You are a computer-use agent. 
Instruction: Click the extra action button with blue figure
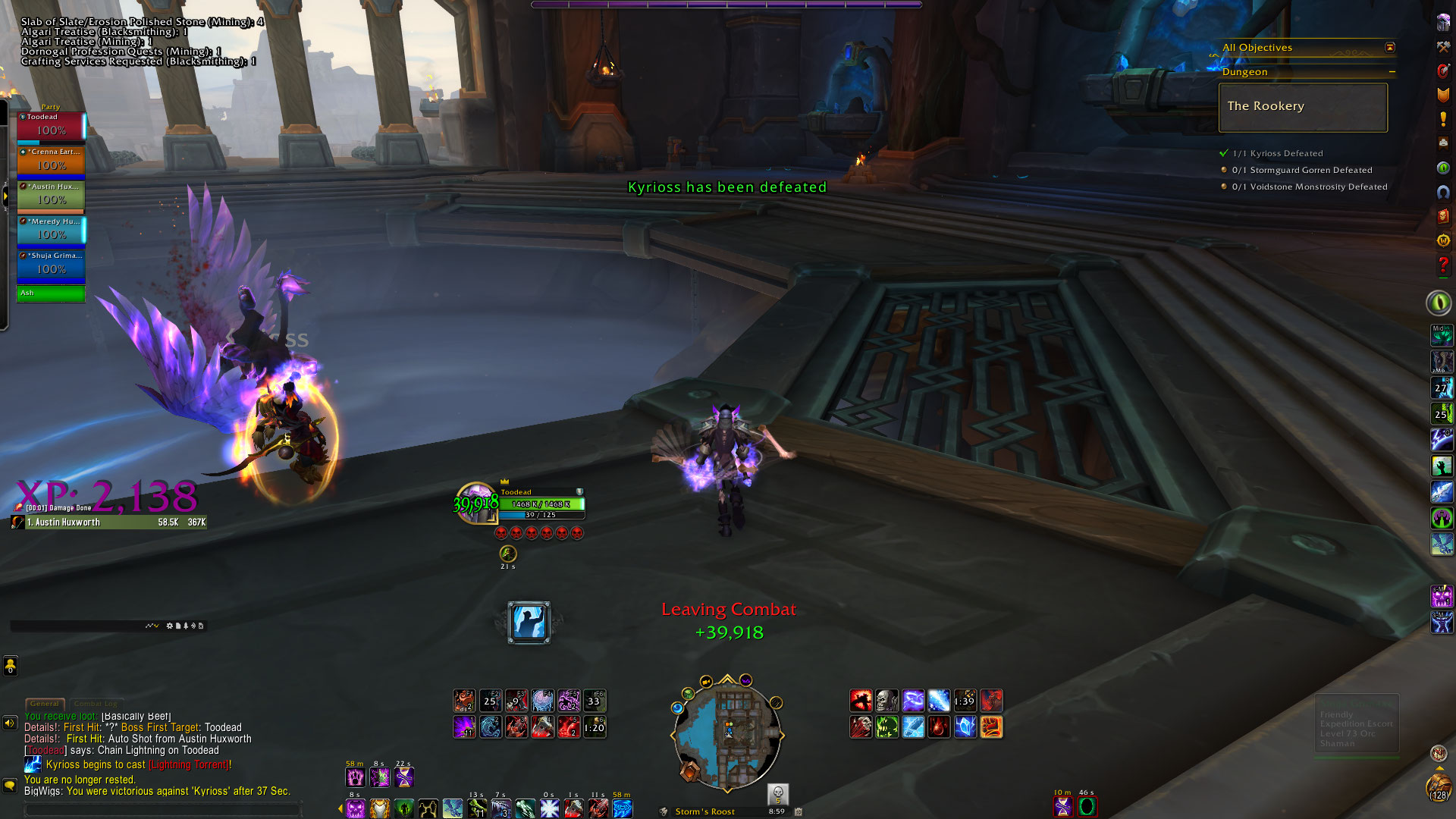529,623
